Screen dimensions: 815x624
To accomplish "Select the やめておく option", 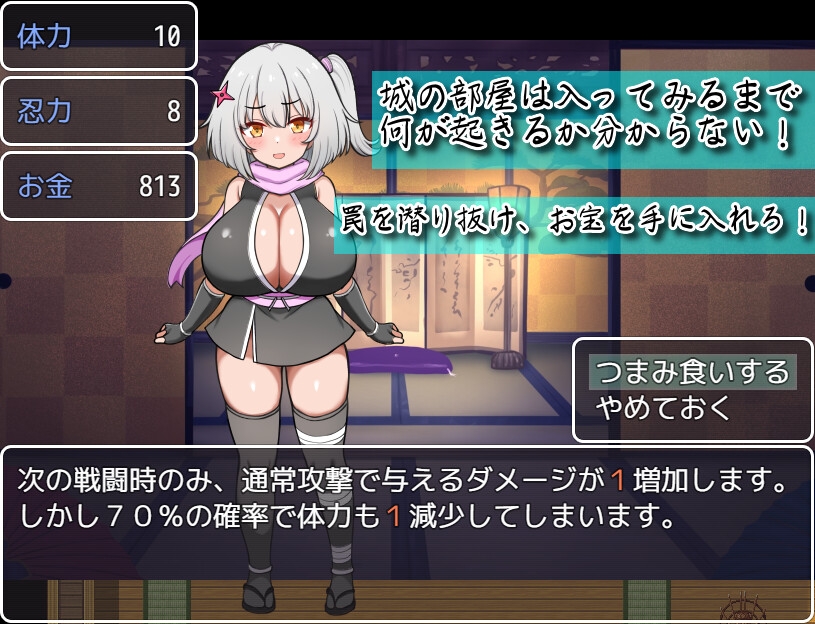I will click(x=664, y=407).
